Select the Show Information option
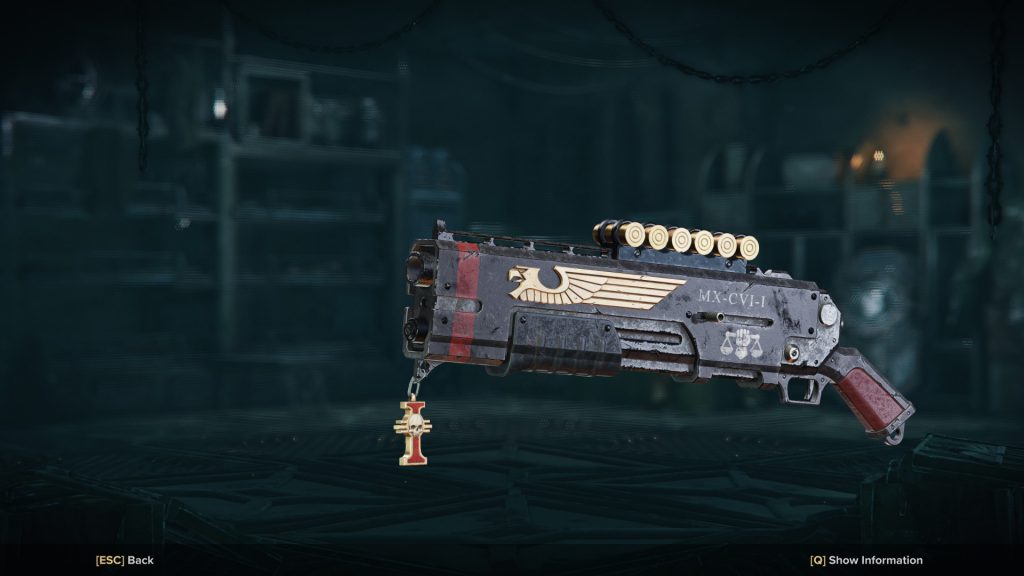Screen dimensions: 1024x576 click(866, 560)
